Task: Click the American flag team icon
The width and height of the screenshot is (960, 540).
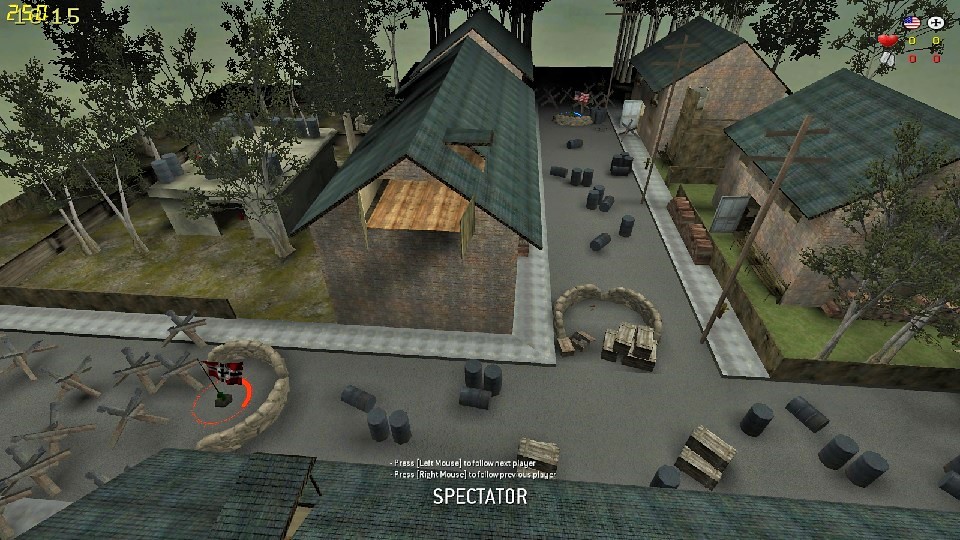Action: tap(911, 22)
